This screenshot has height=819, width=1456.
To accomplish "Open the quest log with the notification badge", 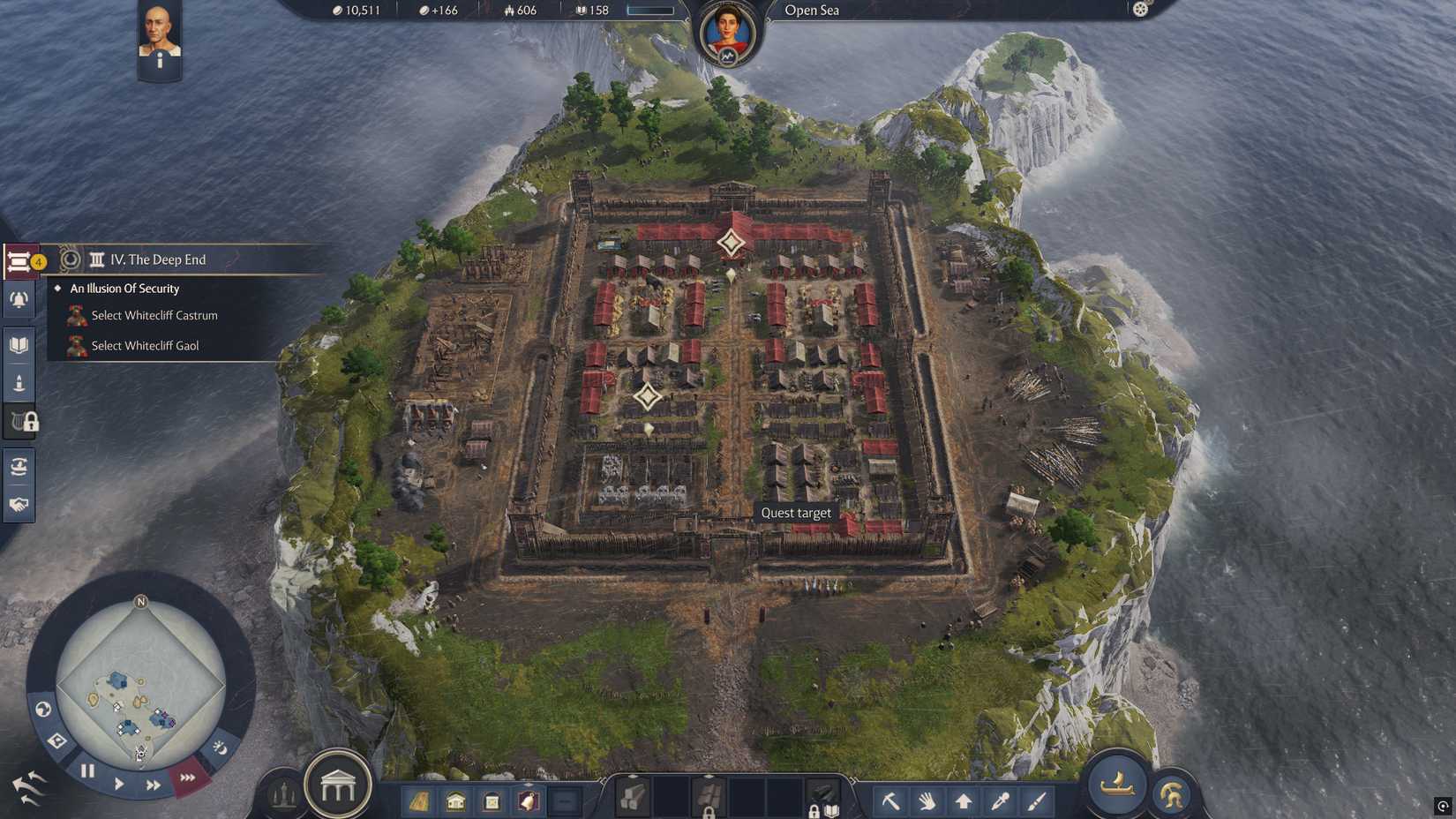I will click(19, 259).
